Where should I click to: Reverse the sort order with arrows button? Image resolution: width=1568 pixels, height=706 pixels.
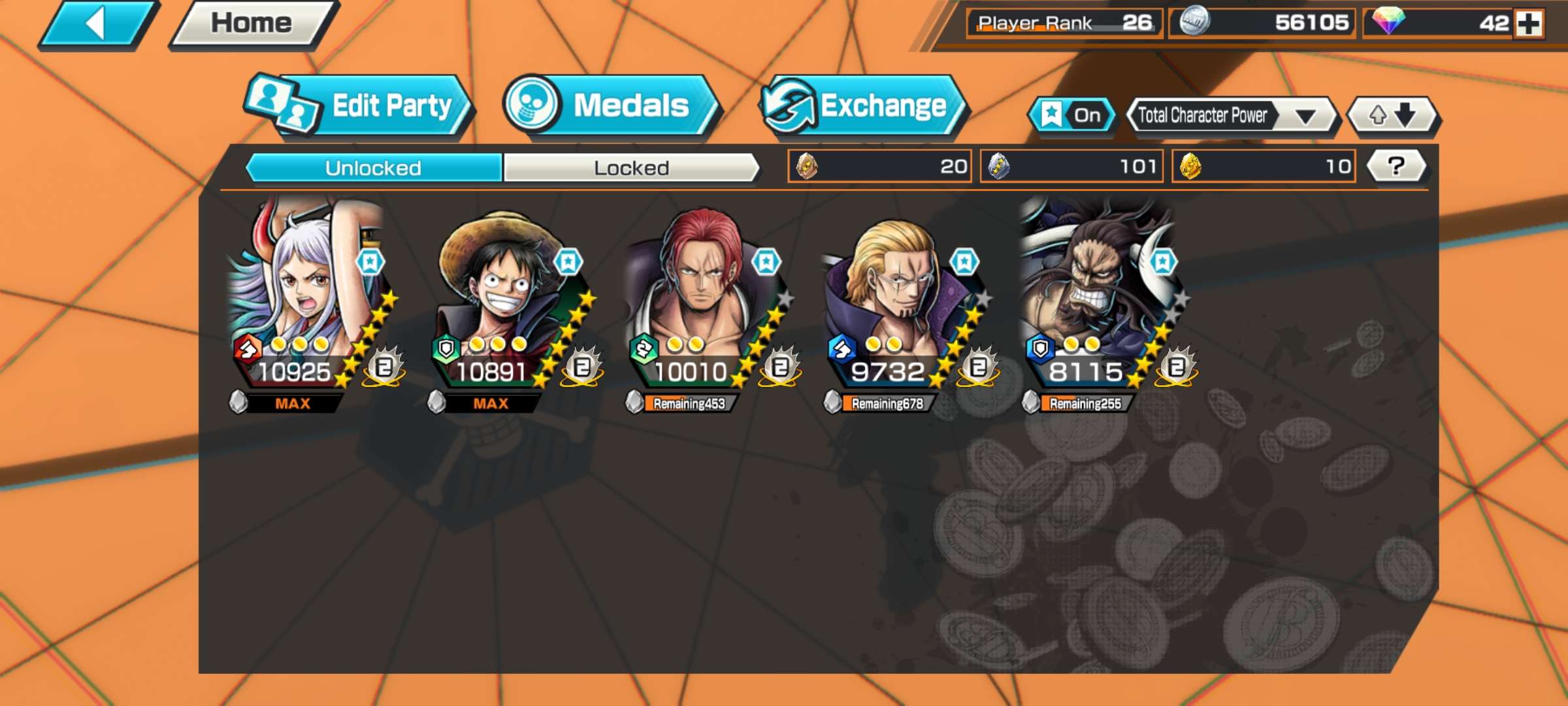(x=1393, y=116)
